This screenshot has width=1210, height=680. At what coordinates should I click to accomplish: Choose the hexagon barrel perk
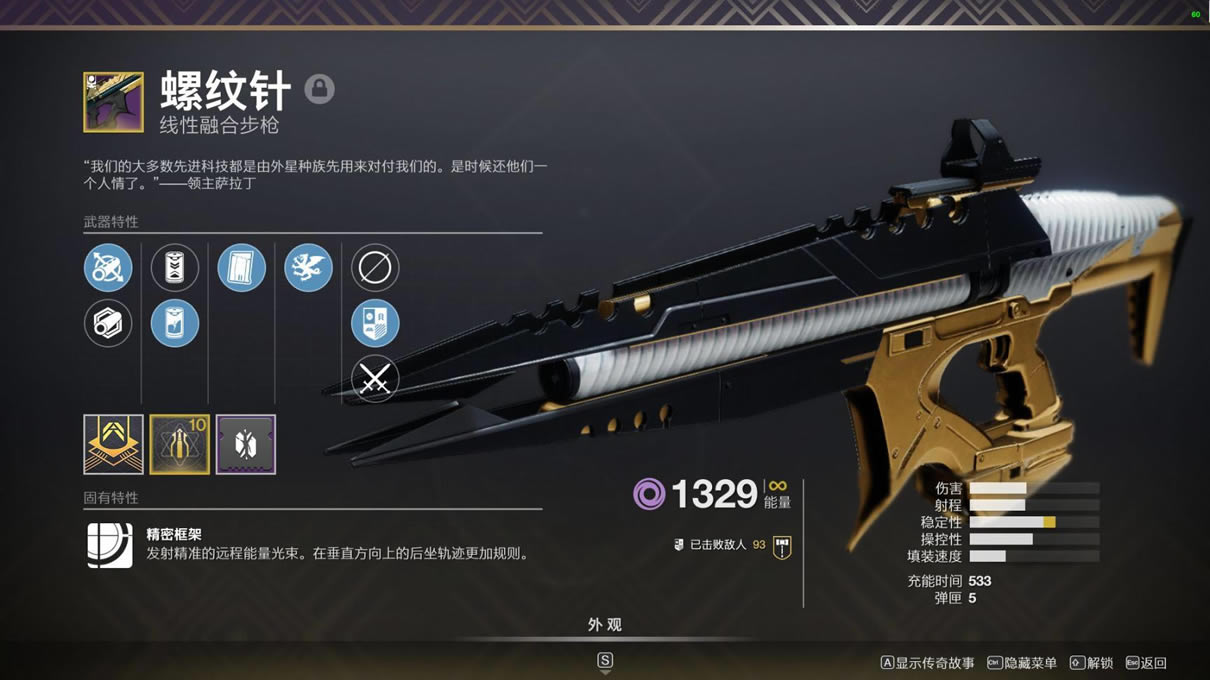[x=108, y=324]
